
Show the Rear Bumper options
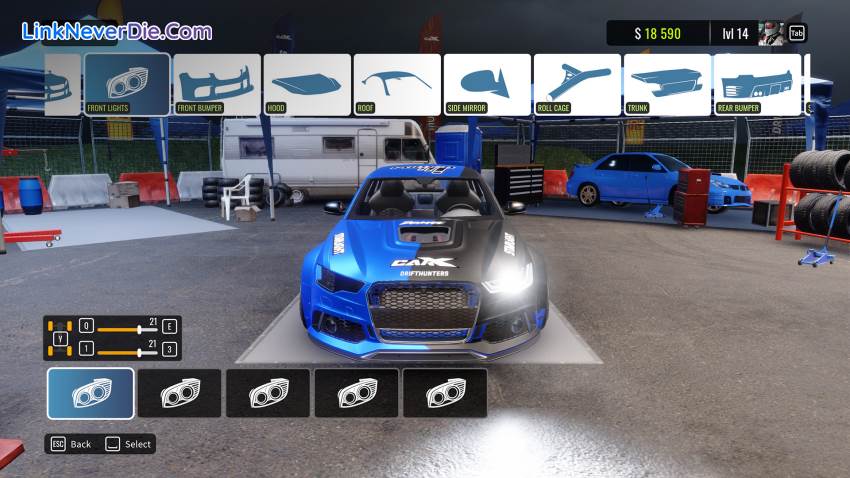coord(757,84)
